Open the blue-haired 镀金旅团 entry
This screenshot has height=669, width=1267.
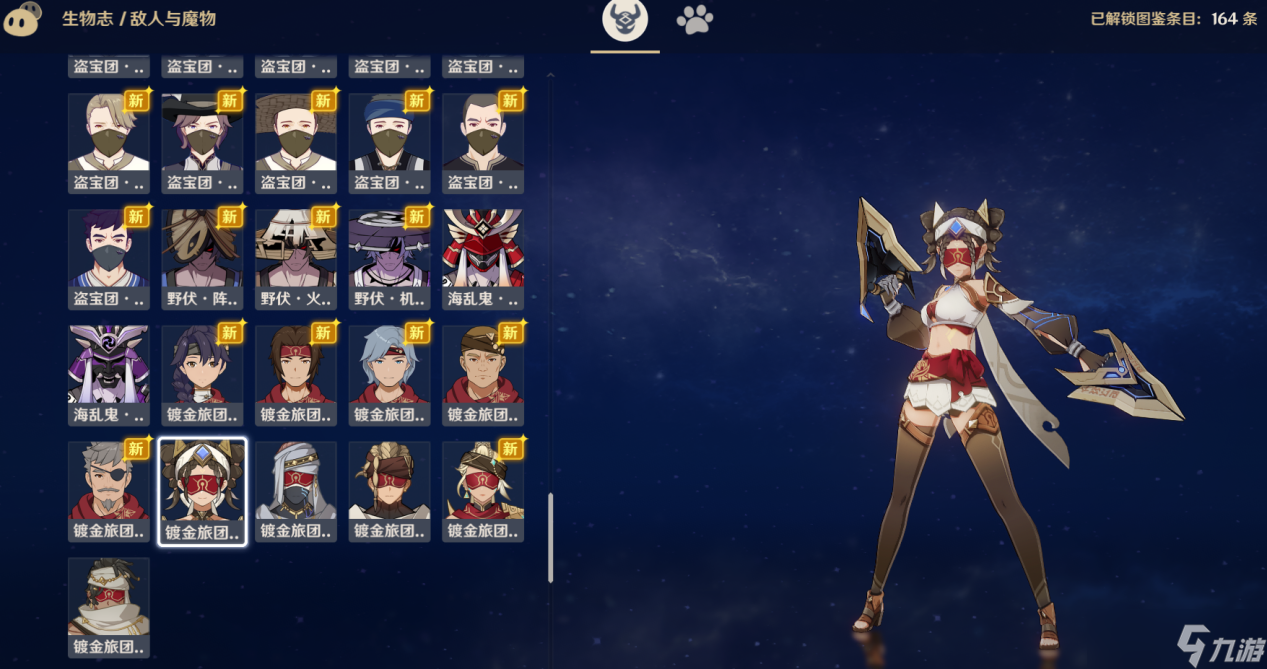pos(390,375)
